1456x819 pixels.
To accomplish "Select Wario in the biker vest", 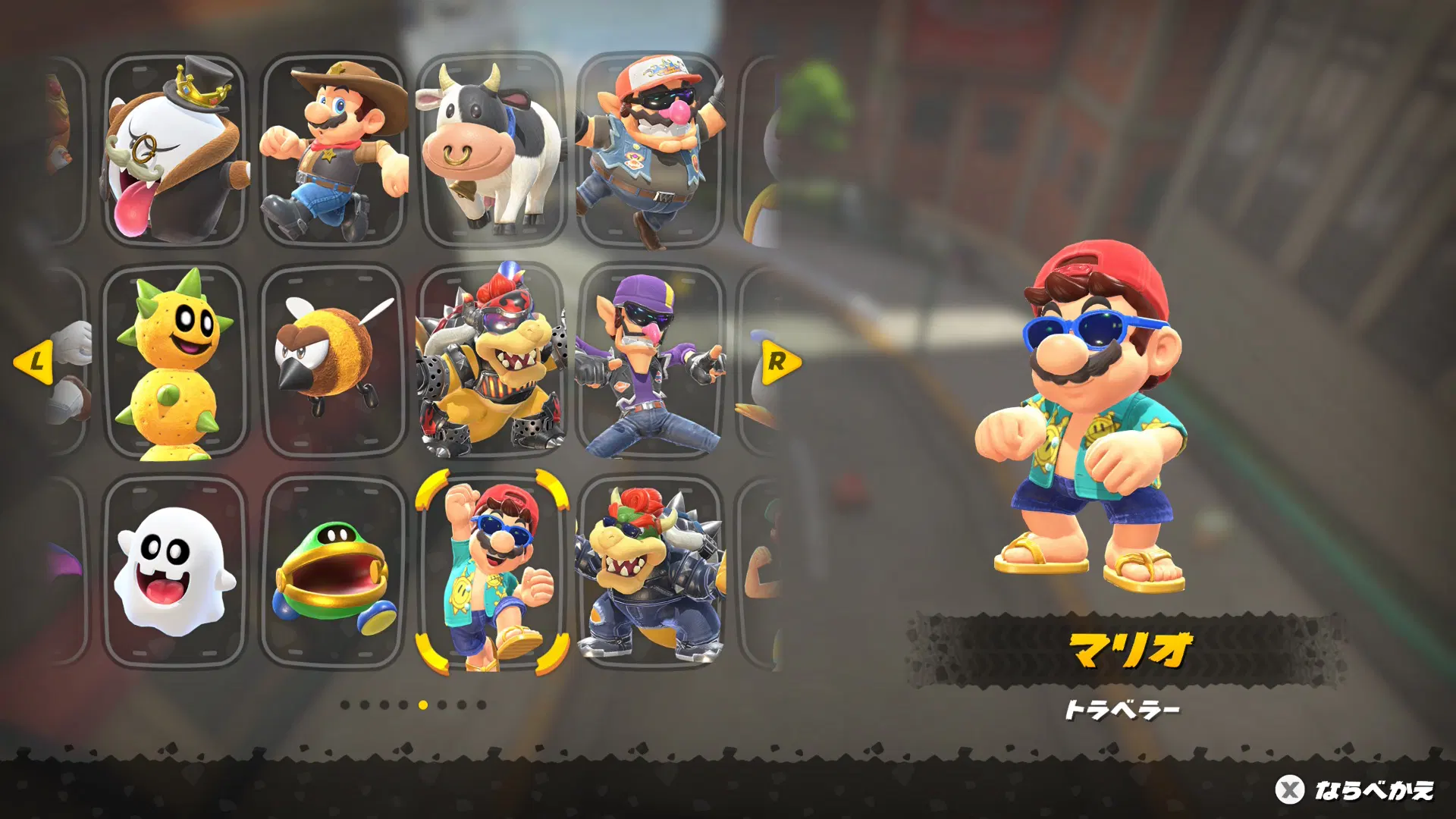I will [651, 150].
